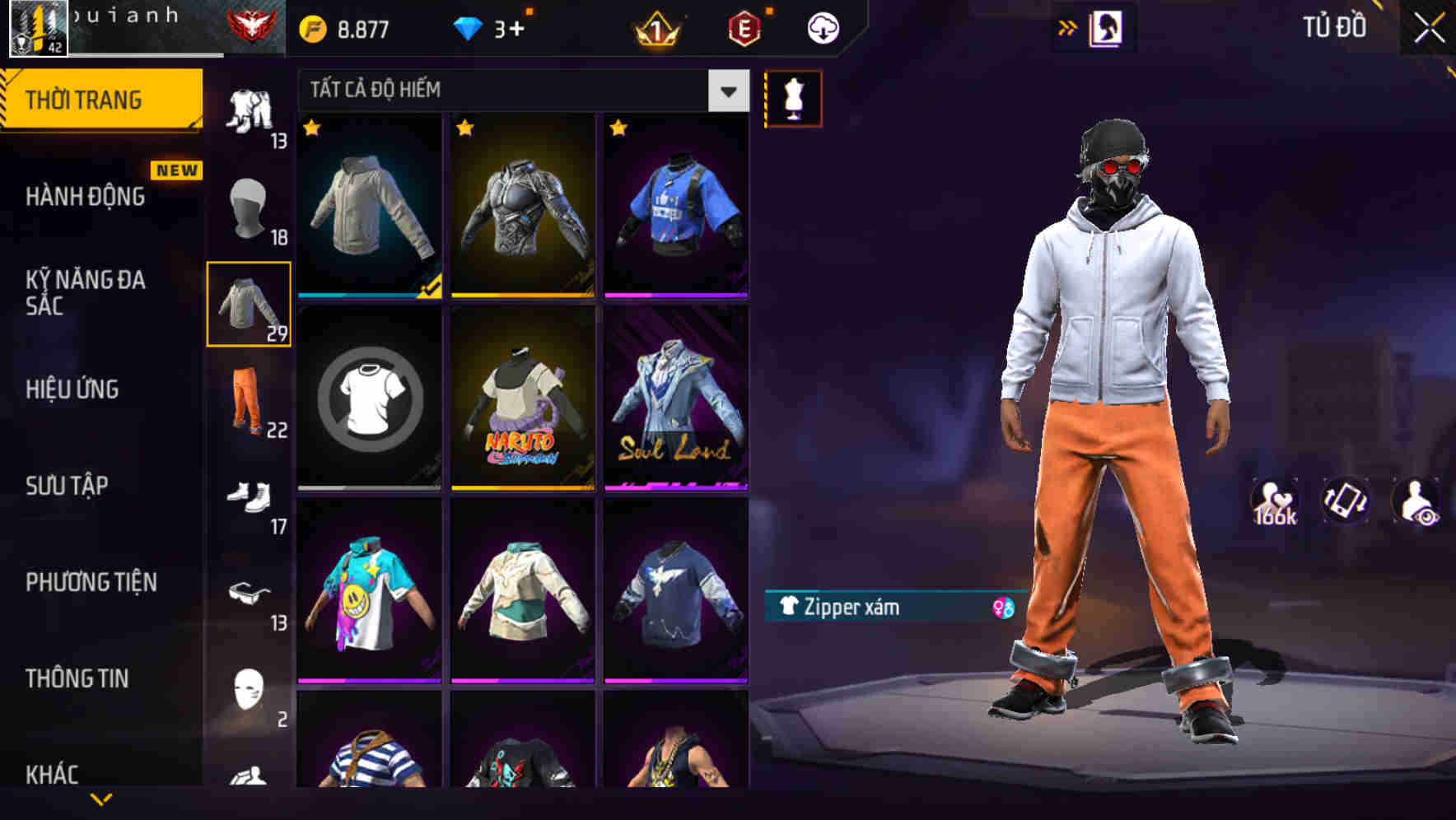This screenshot has height=820, width=1456.
Task: Switch to the HÀNH ĐỘNG tab
Action: [x=84, y=197]
